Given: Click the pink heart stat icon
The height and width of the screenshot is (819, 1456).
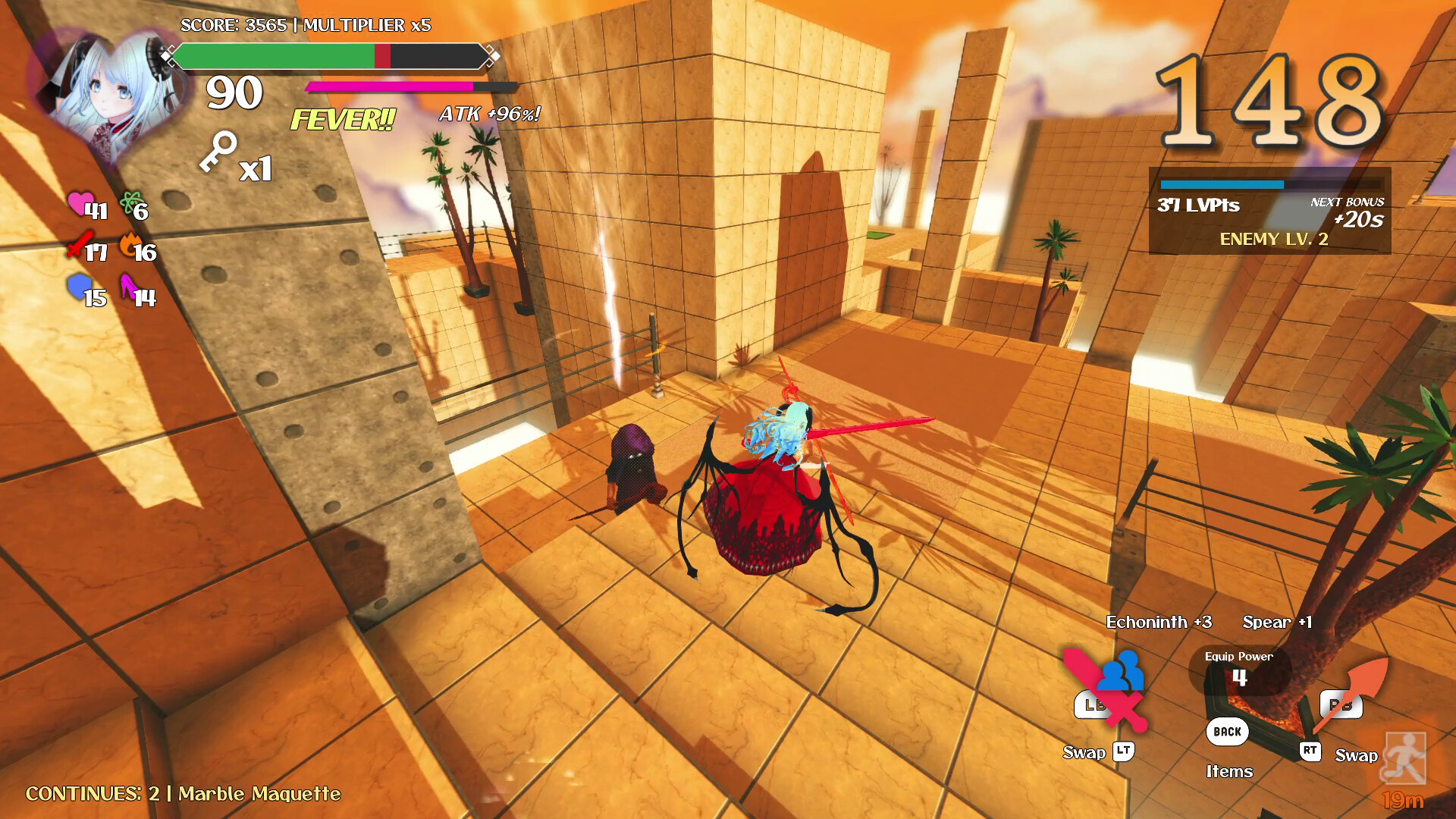Looking at the screenshot, I should (x=79, y=203).
